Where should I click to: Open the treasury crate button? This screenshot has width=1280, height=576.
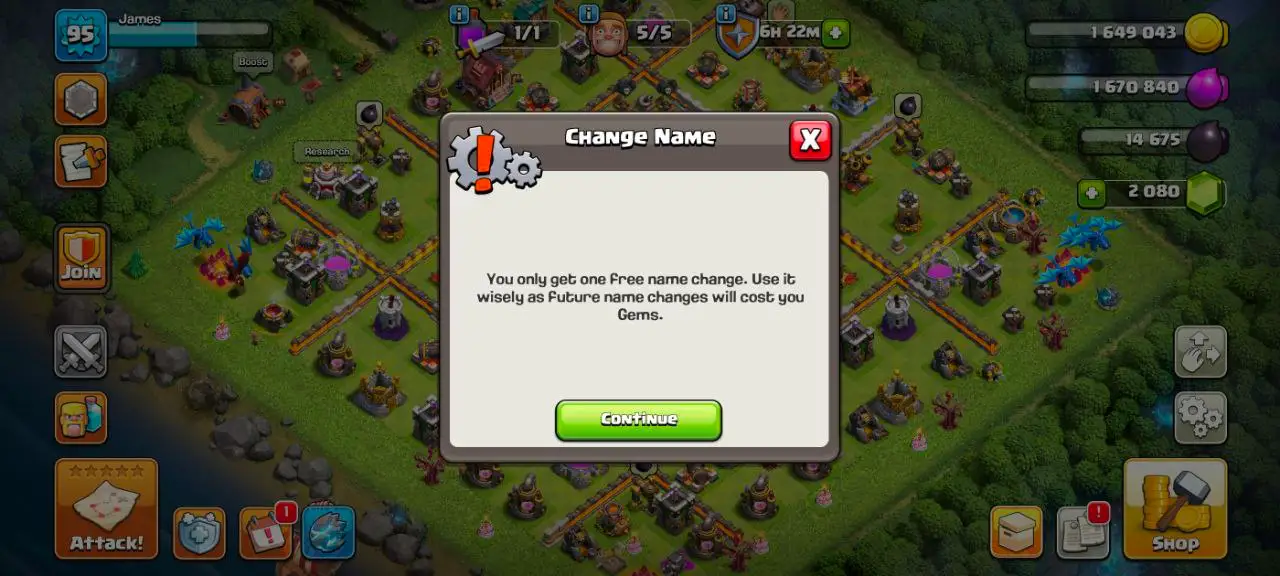click(1016, 532)
